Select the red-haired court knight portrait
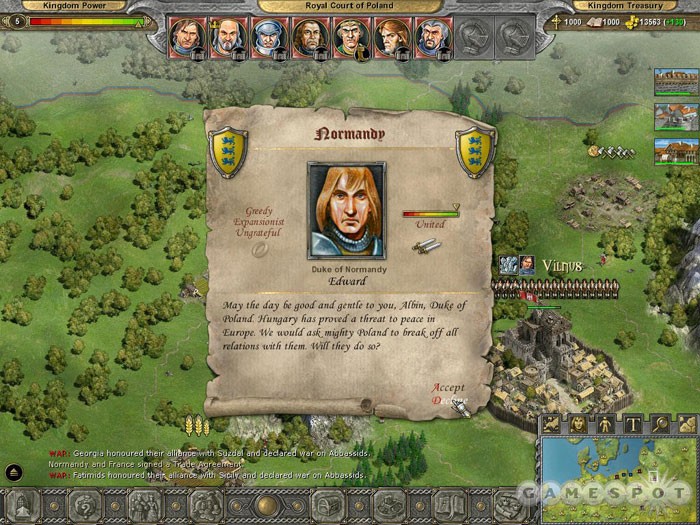700x525 pixels. tap(392, 36)
